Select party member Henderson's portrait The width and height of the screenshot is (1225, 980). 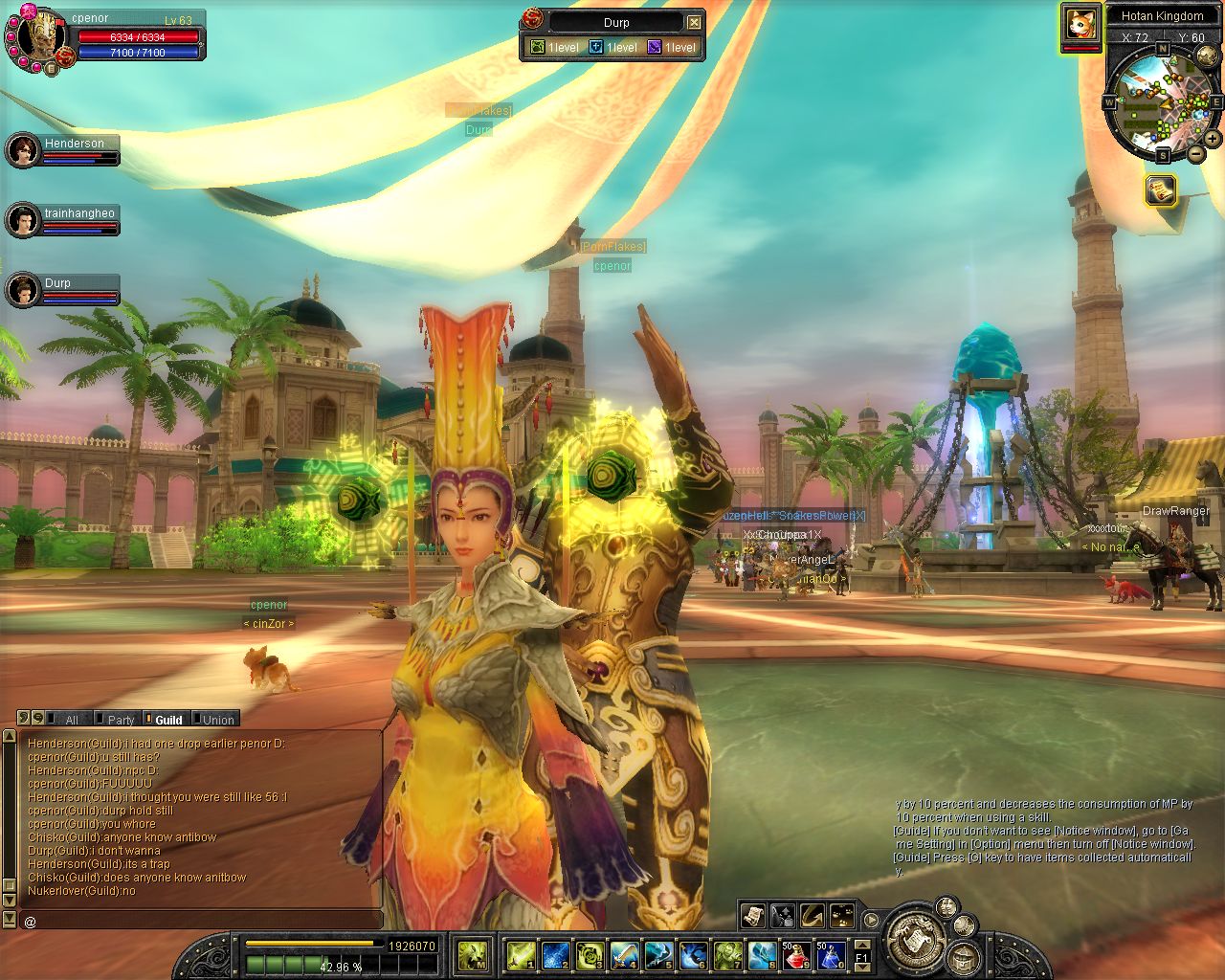[x=22, y=150]
